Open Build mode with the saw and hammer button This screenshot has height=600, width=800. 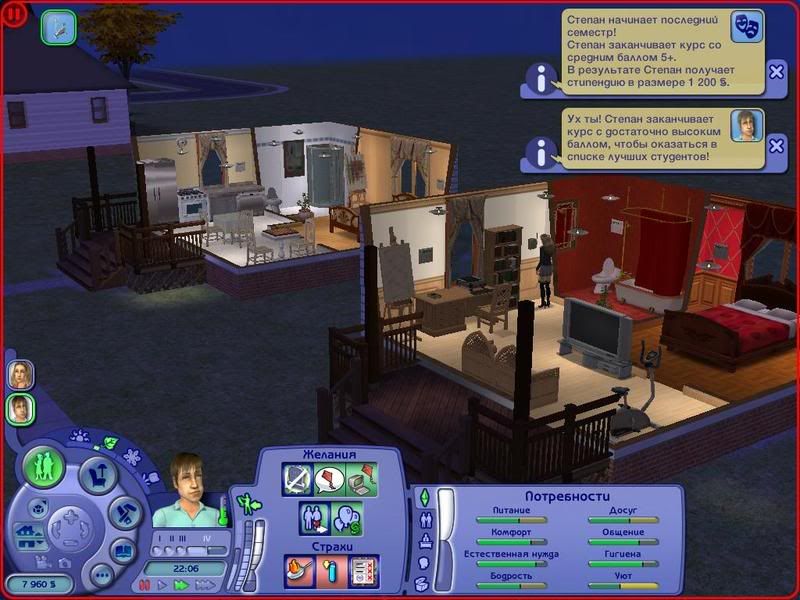pos(124,514)
